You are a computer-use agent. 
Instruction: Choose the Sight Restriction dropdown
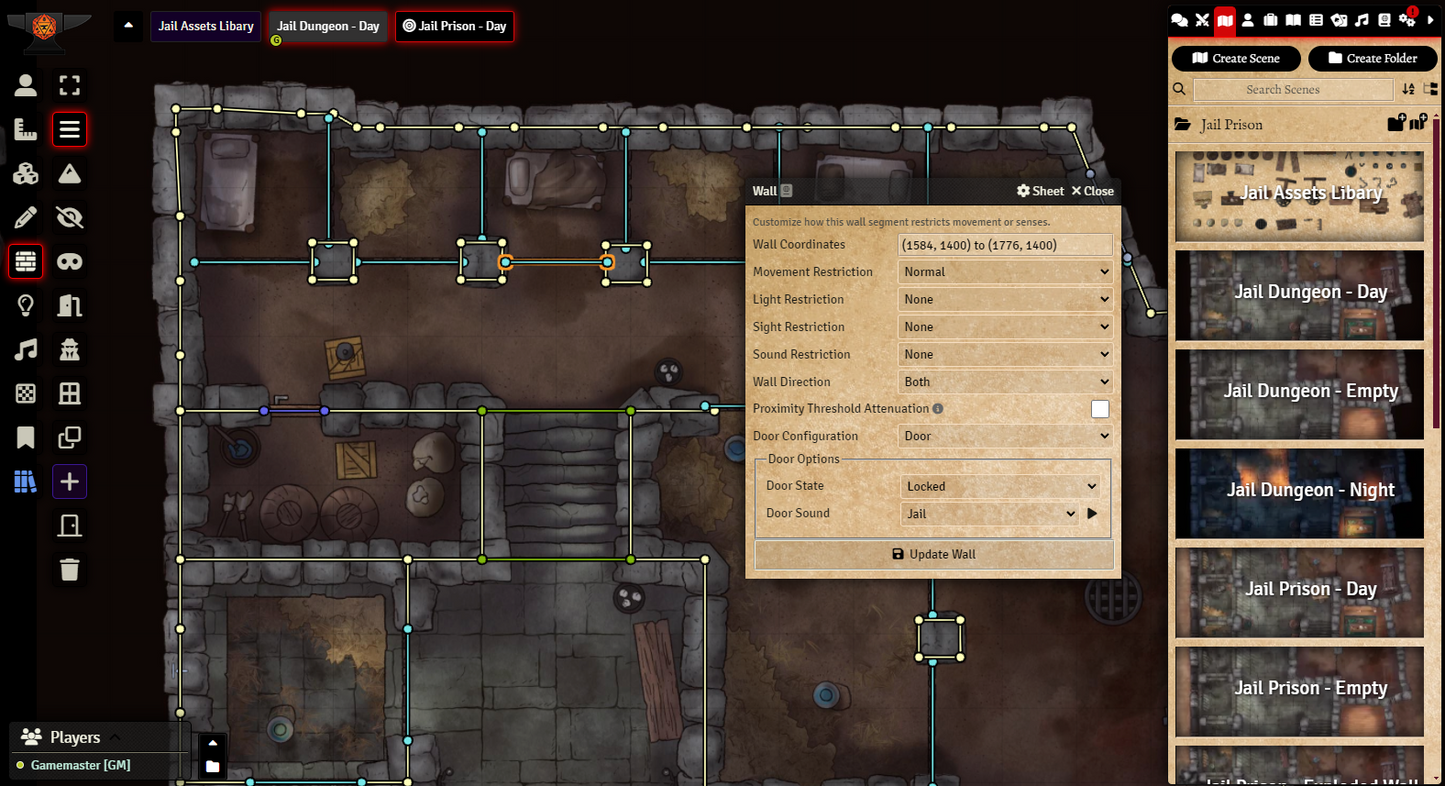click(1005, 327)
